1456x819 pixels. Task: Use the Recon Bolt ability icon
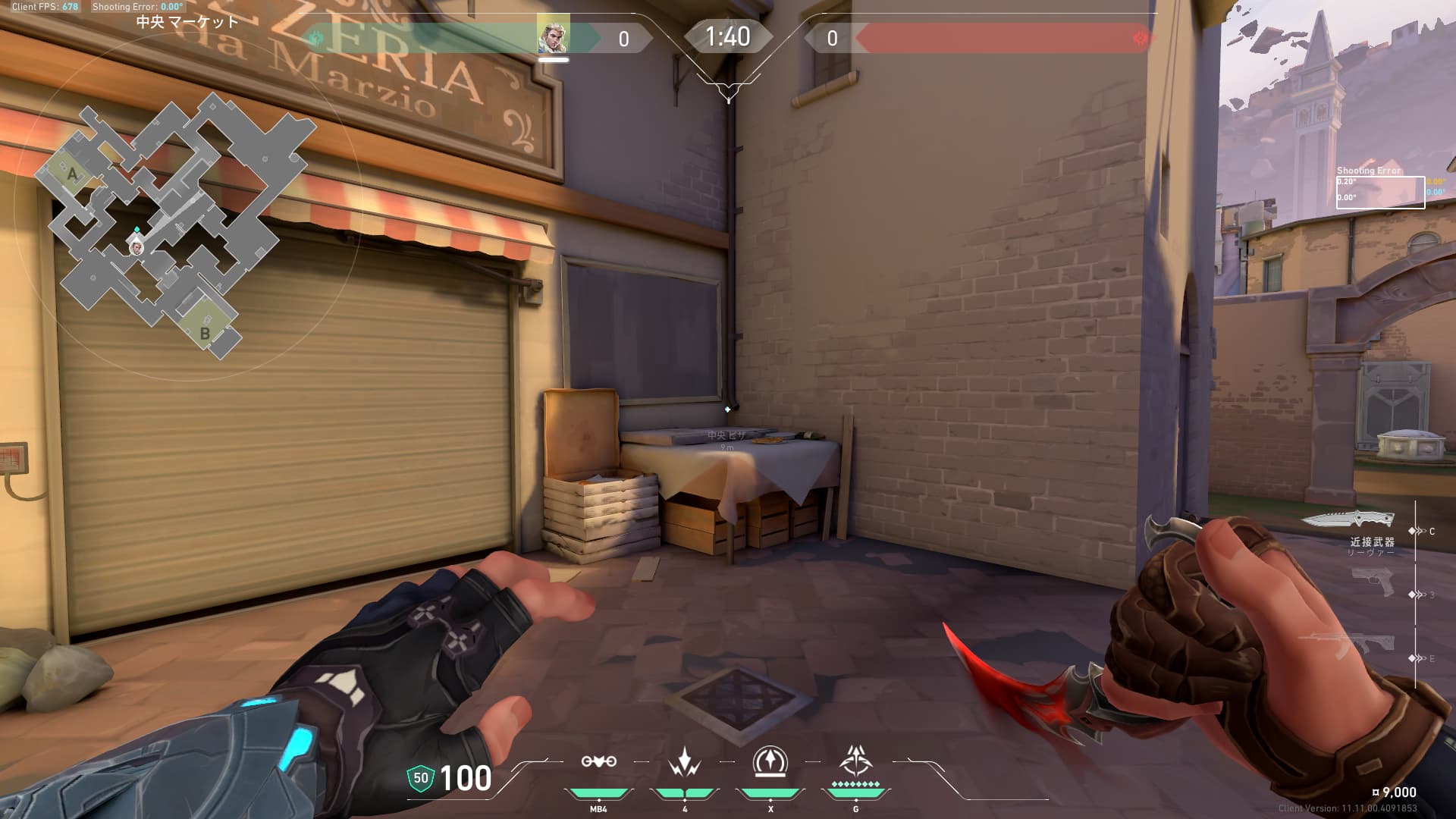[770, 761]
